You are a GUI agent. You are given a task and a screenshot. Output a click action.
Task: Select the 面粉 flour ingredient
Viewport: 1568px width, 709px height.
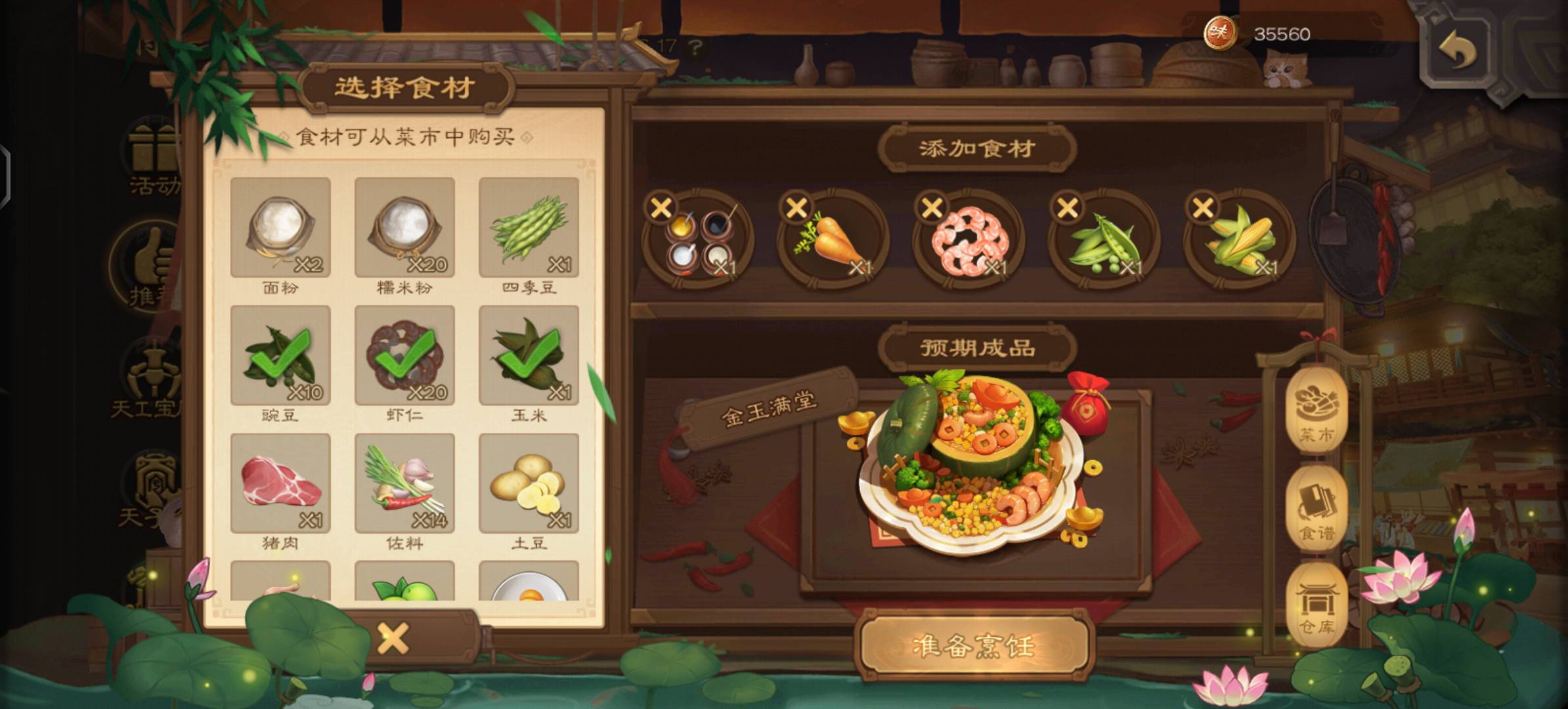point(280,227)
